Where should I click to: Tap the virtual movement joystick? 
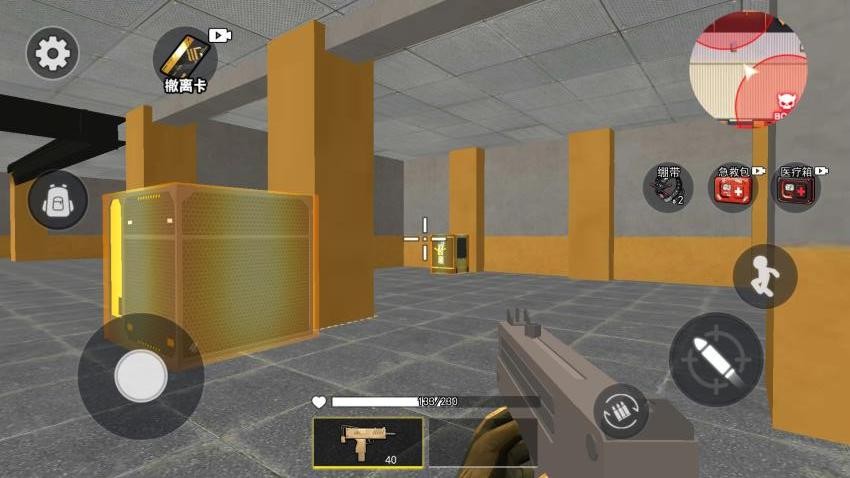click(x=141, y=376)
